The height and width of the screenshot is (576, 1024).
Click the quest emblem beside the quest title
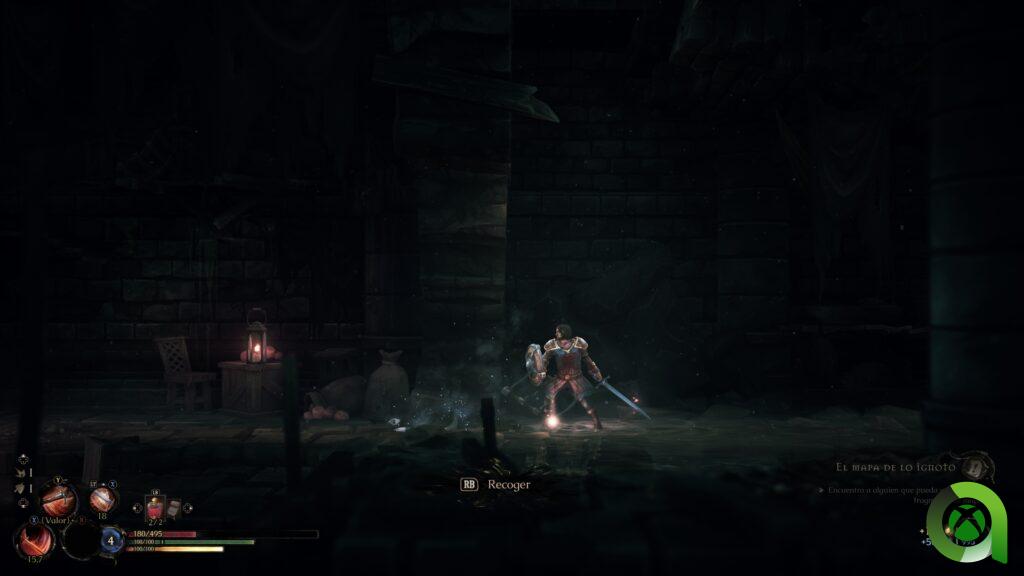(978, 468)
